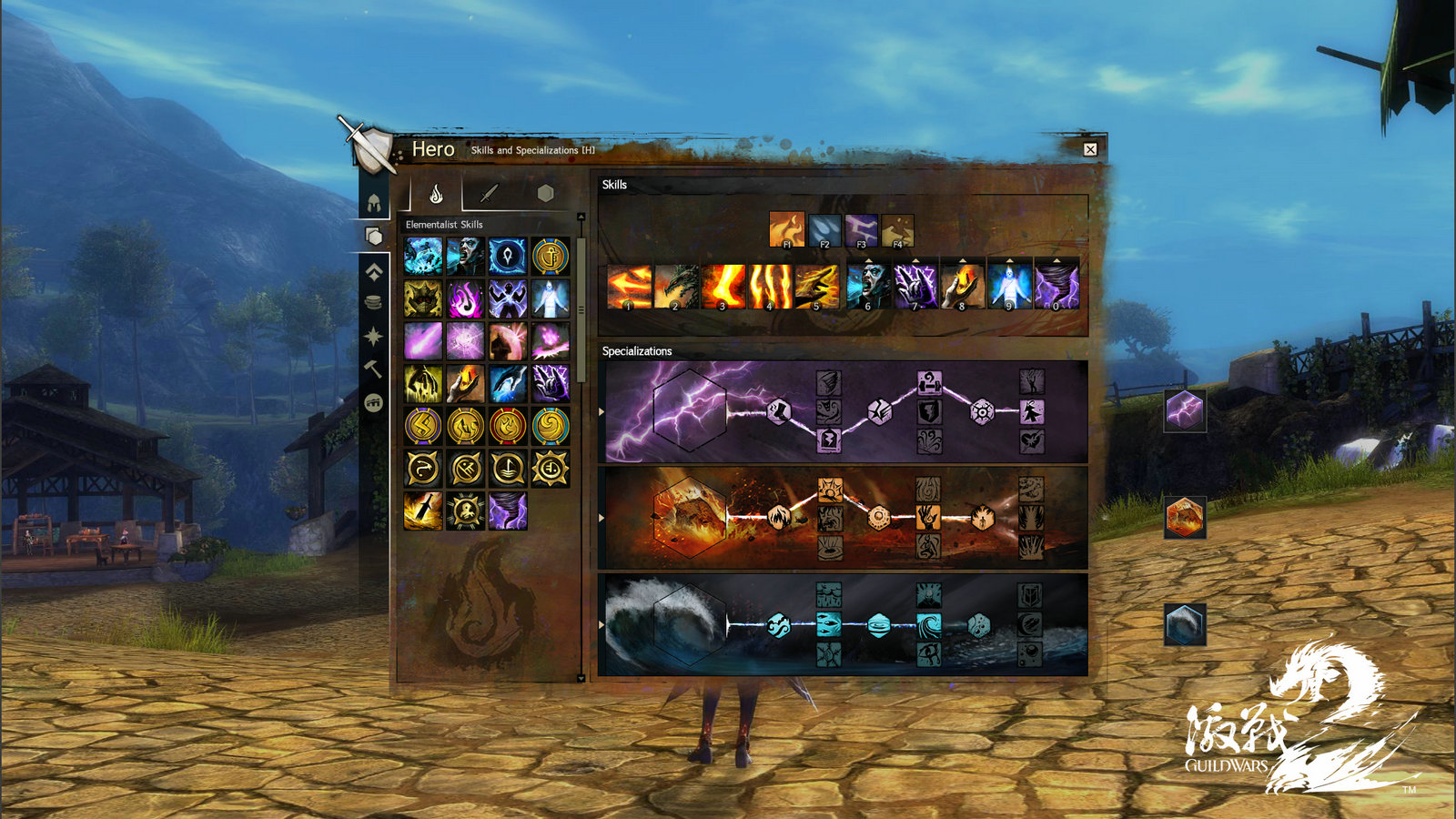Select the flame profession skills tab

(x=436, y=193)
